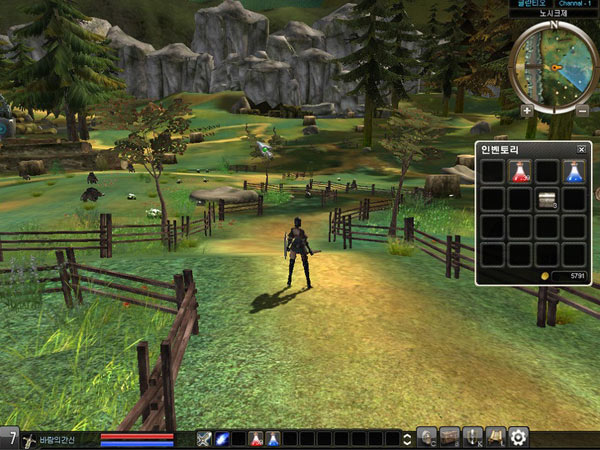Viewport: 600px width, 450px height.
Task: Open the gear settings menu
Action: 518,437
